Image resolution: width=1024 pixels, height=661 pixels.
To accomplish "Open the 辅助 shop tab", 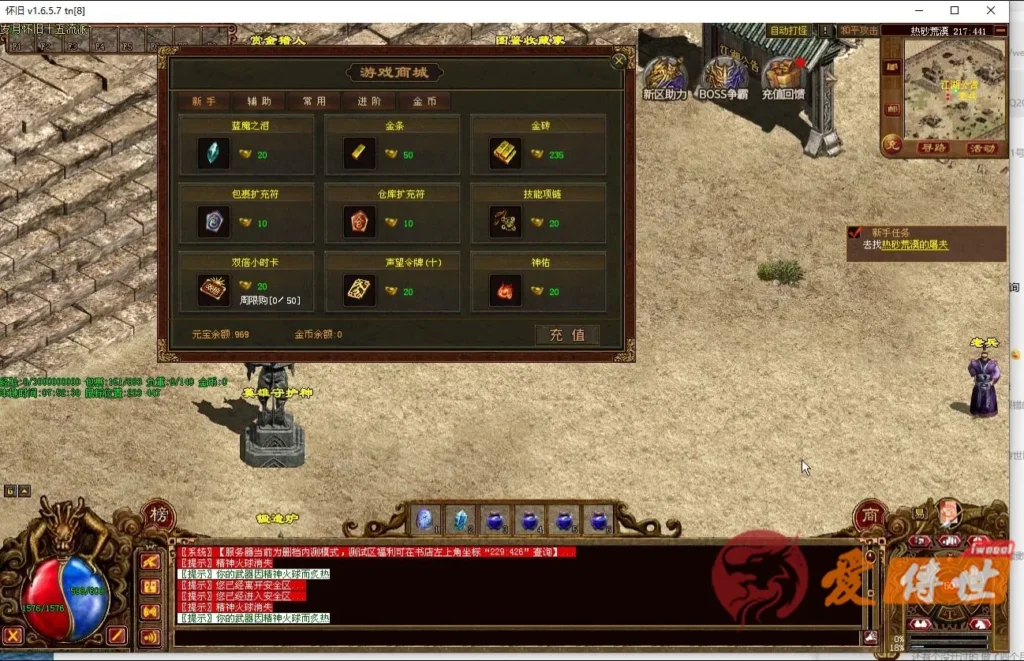I will (x=259, y=101).
